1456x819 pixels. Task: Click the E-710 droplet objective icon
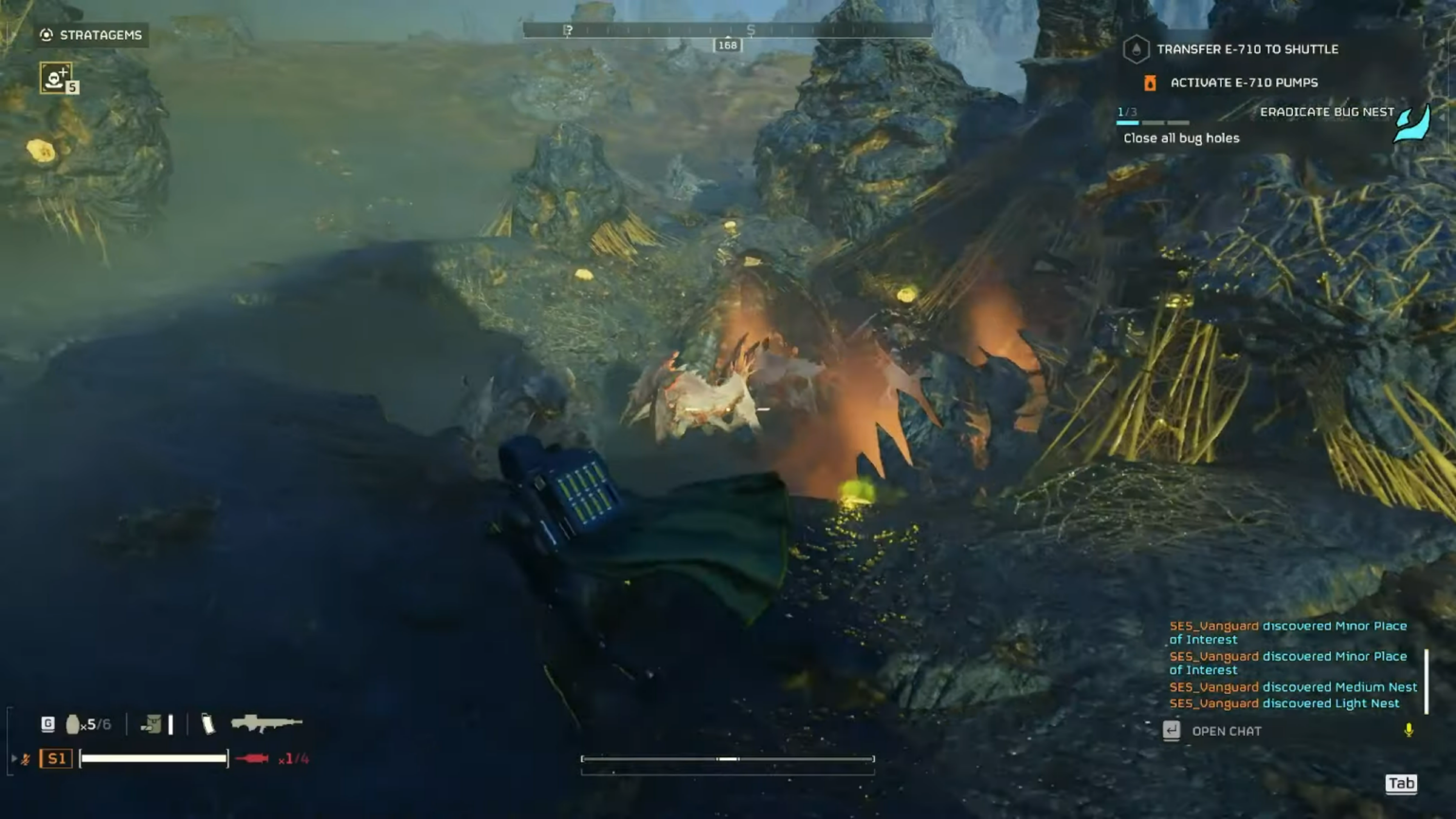pyautogui.click(x=1135, y=49)
